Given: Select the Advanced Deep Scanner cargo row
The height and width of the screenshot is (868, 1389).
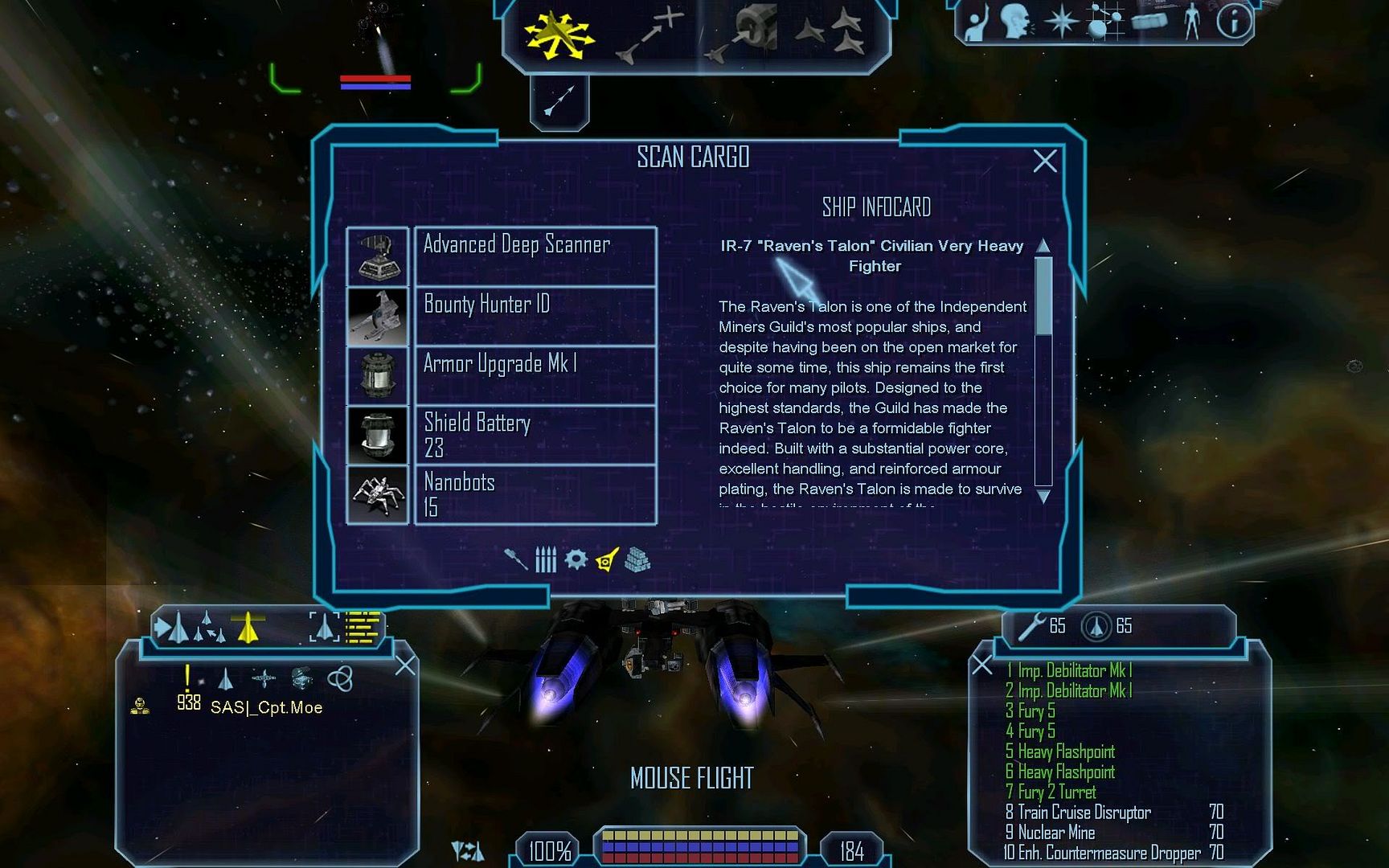Looking at the screenshot, I should point(535,256).
